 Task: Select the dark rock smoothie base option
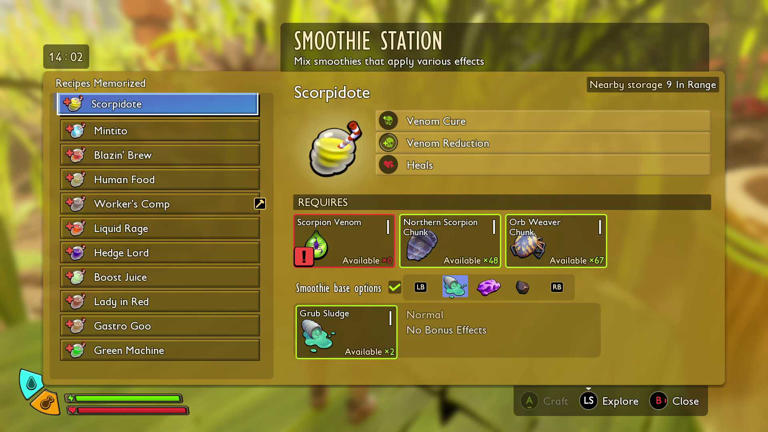coord(522,288)
